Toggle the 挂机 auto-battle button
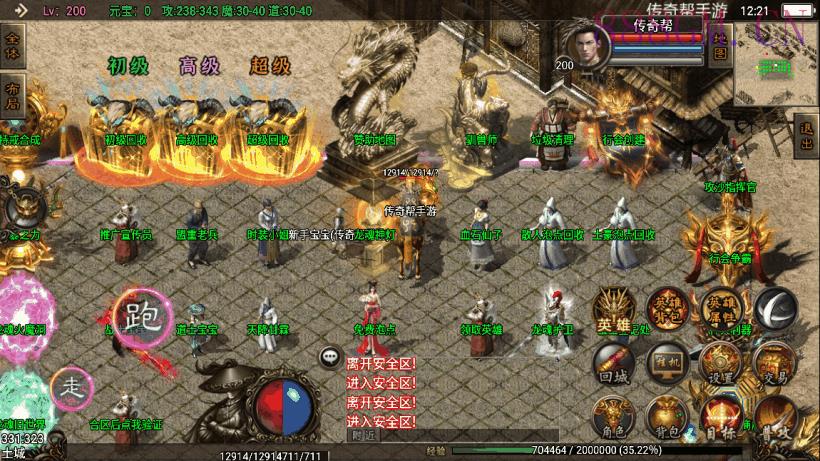Image resolution: width=820 pixels, height=461 pixels. point(666,362)
